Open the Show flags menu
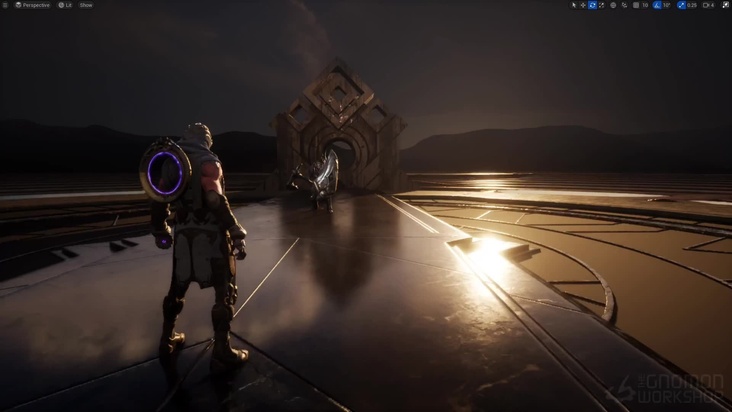Viewport: 732px width, 412px height. [86, 5]
